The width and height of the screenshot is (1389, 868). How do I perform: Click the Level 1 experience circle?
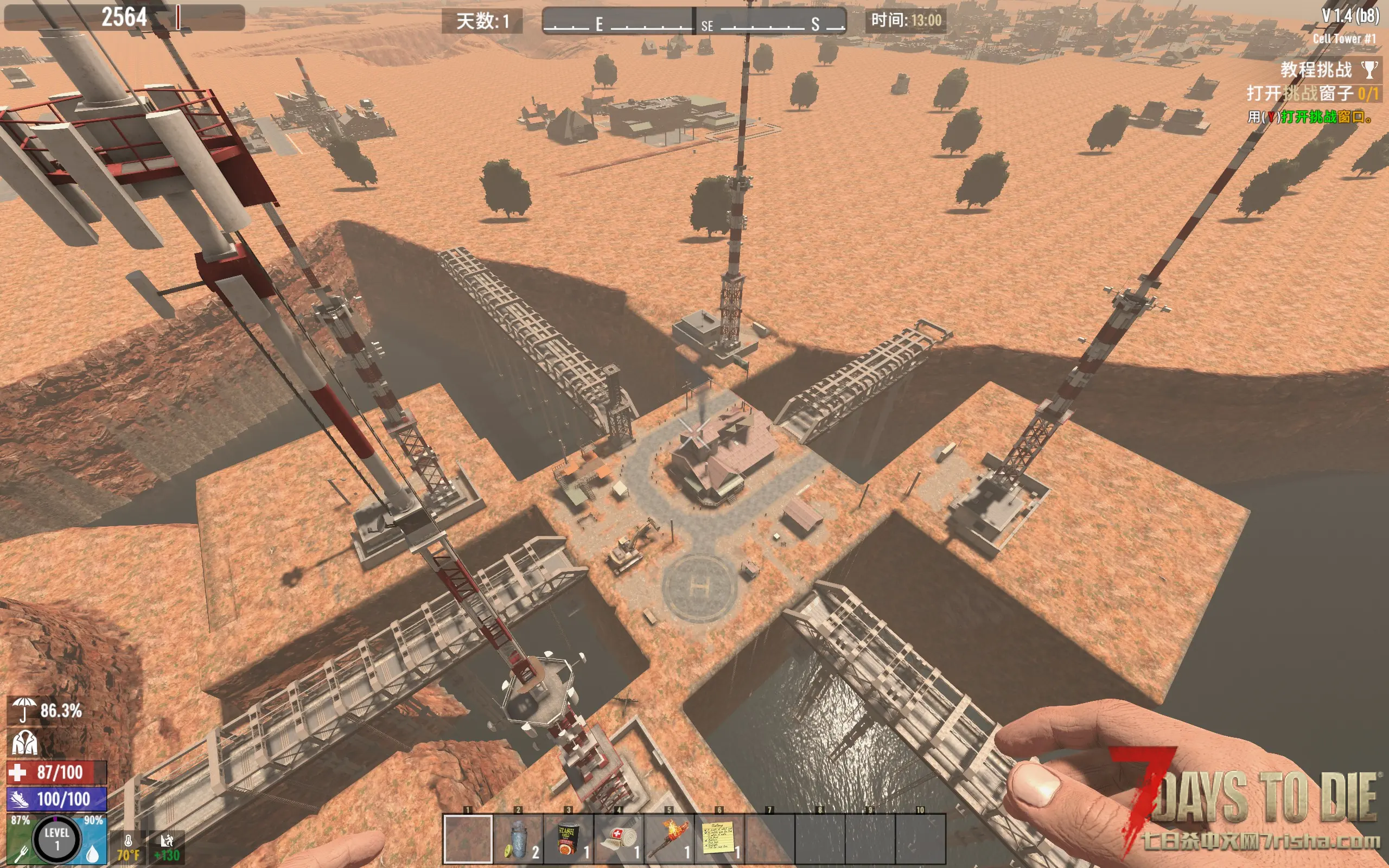tap(56, 839)
